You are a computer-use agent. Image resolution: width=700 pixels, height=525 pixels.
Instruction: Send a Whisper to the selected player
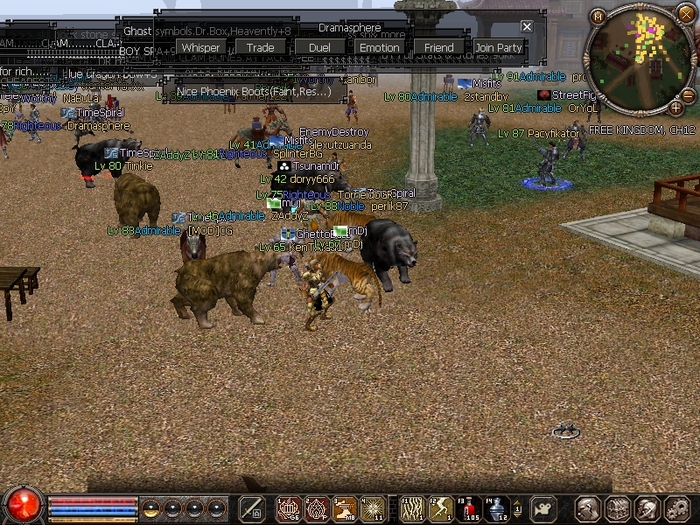tap(201, 47)
